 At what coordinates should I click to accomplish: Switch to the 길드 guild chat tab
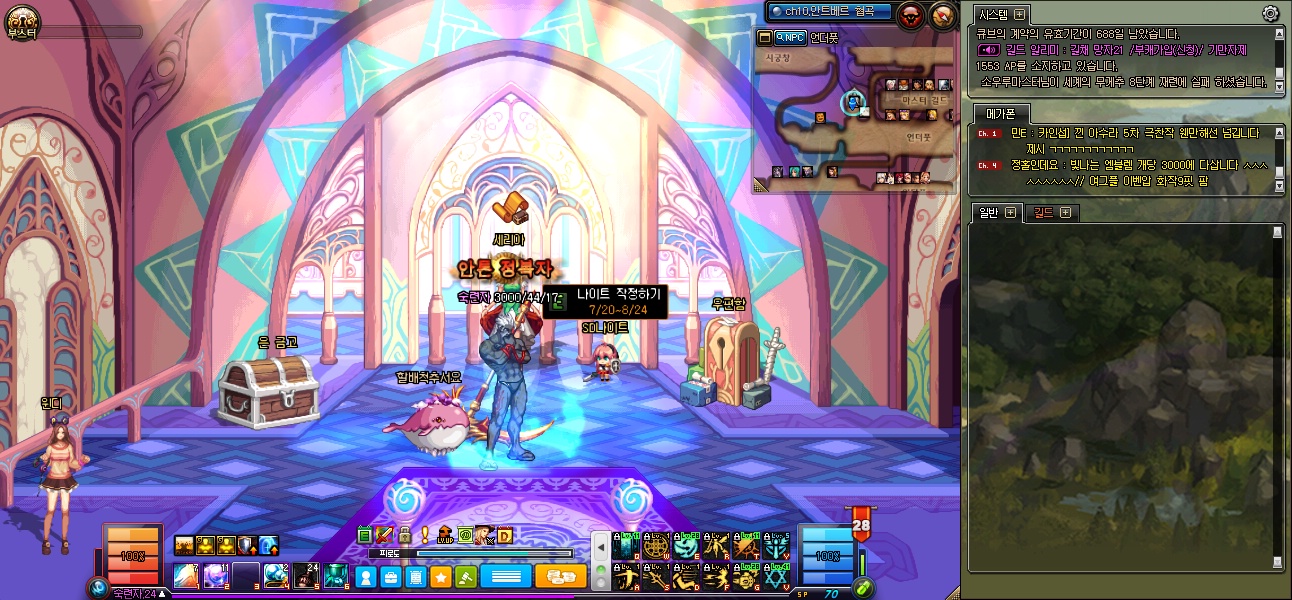(1043, 212)
